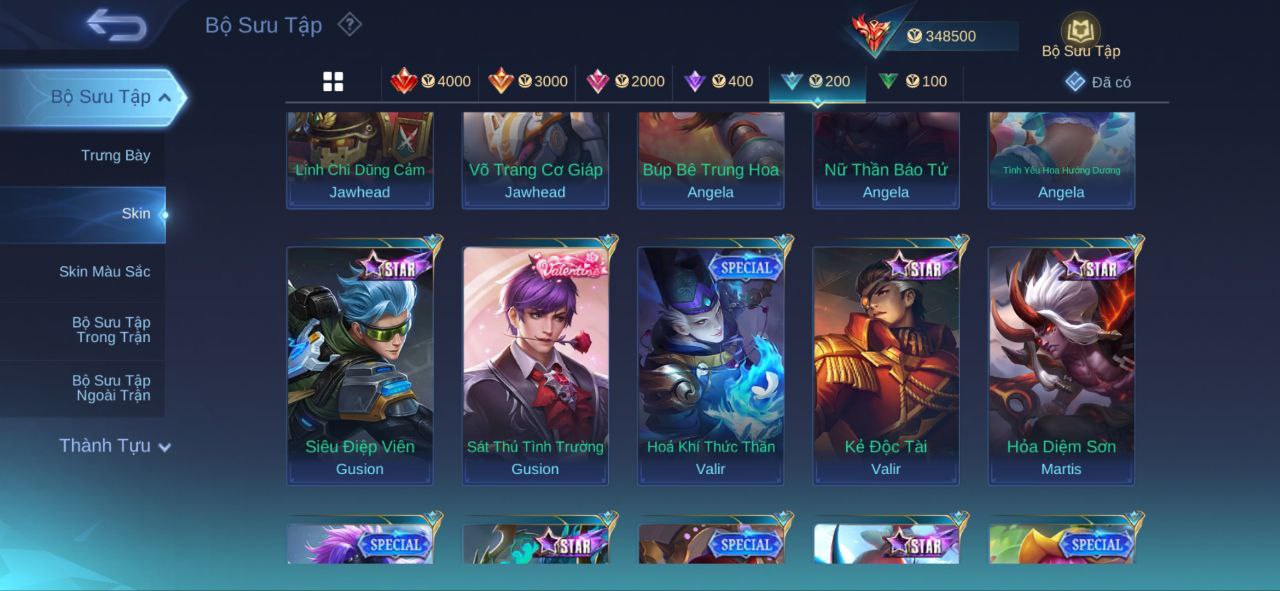Filter skins by the 400 point tier
The height and width of the screenshot is (591, 1280).
tap(719, 82)
